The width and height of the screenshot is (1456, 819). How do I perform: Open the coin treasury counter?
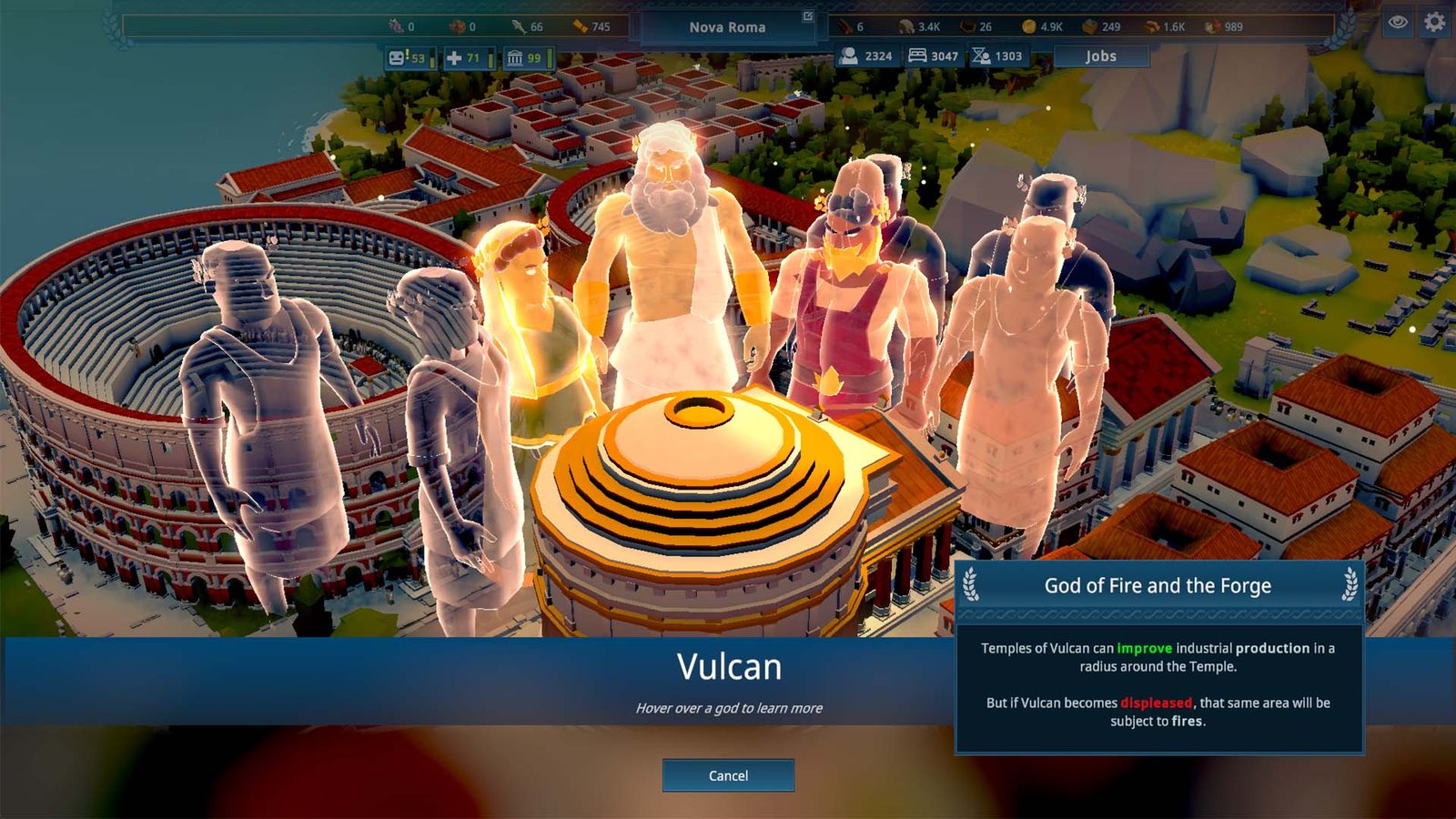point(1029,26)
